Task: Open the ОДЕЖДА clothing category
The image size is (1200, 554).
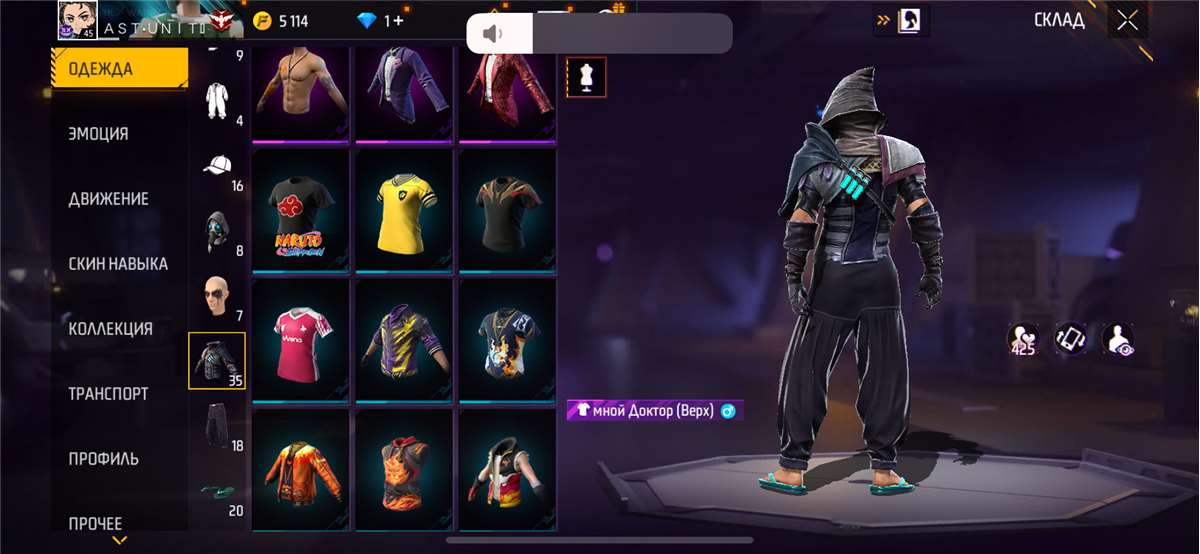Action: pyautogui.click(x=119, y=69)
